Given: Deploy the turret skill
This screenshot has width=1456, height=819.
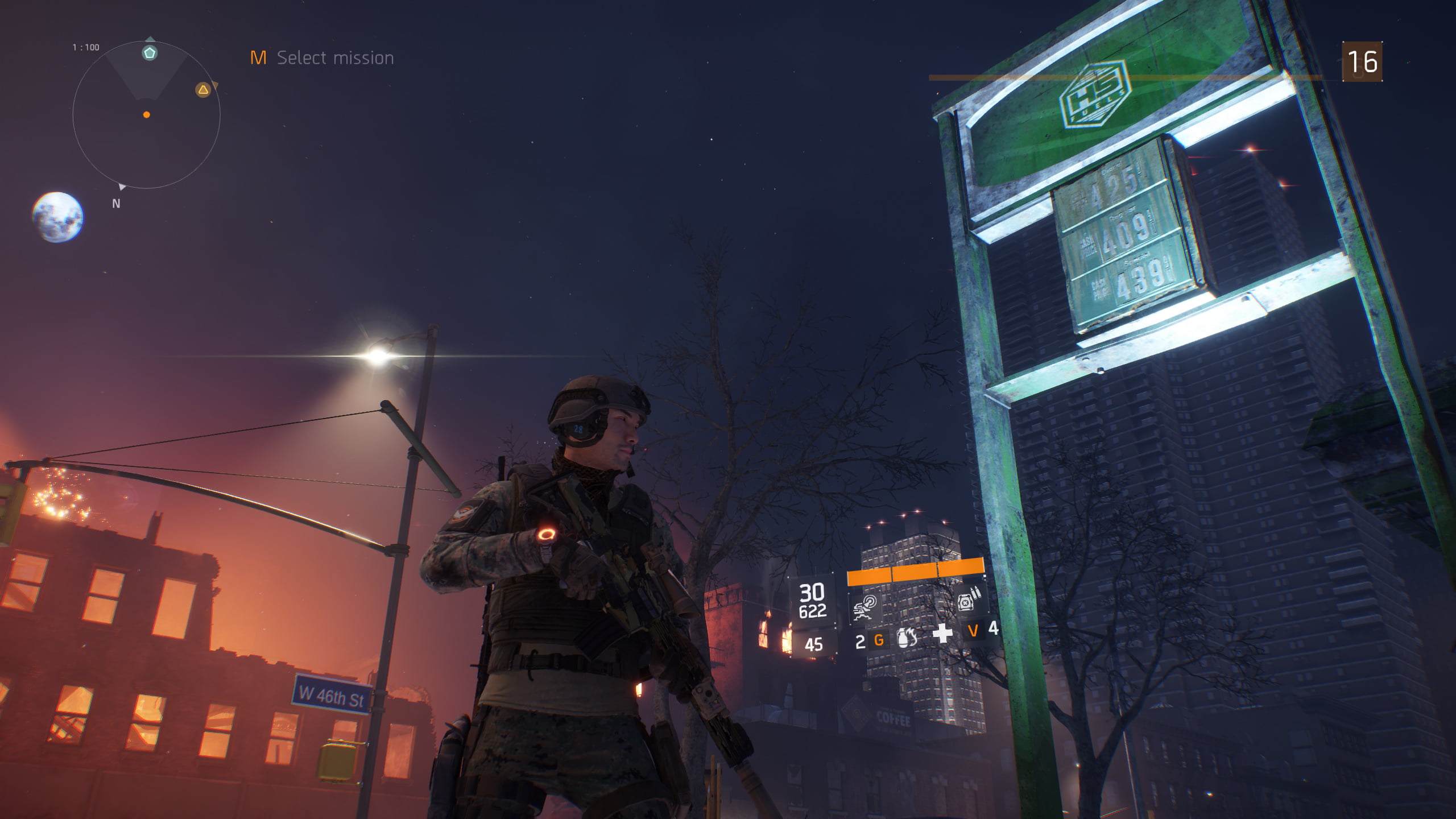Looking at the screenshot, I should pos(865,606).
